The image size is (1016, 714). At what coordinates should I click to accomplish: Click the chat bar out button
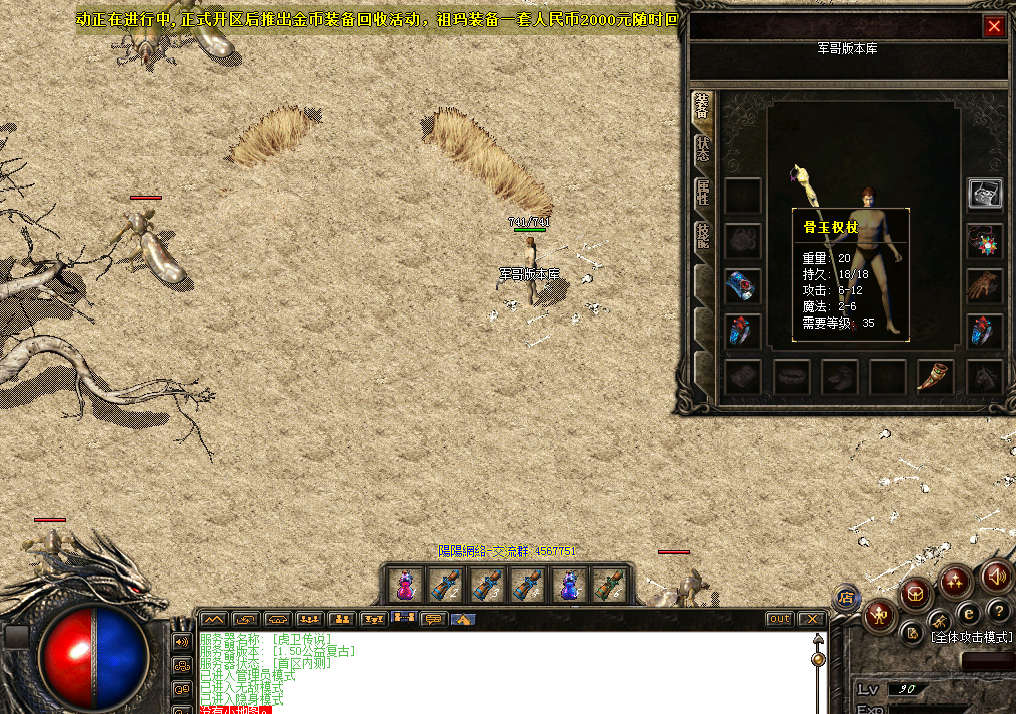click(779, 619)
